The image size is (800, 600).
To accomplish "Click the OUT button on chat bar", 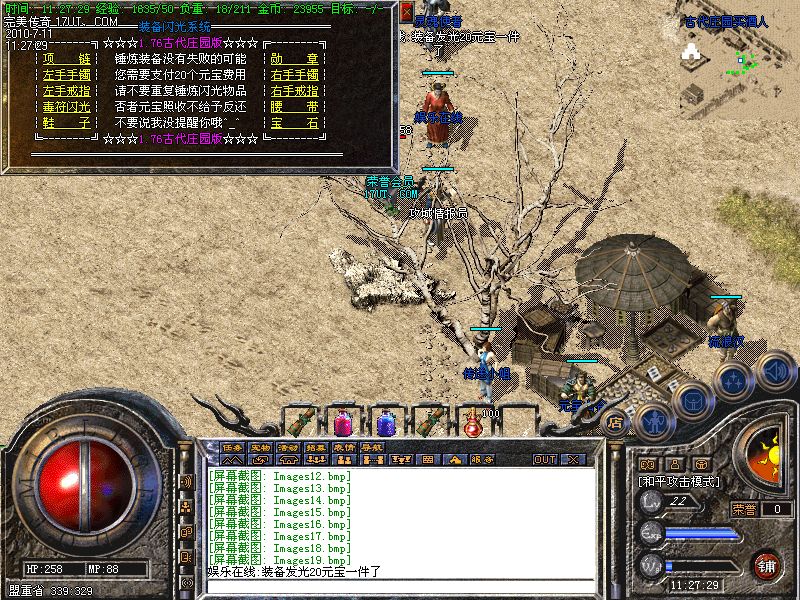I will click(x=545, y=459).
